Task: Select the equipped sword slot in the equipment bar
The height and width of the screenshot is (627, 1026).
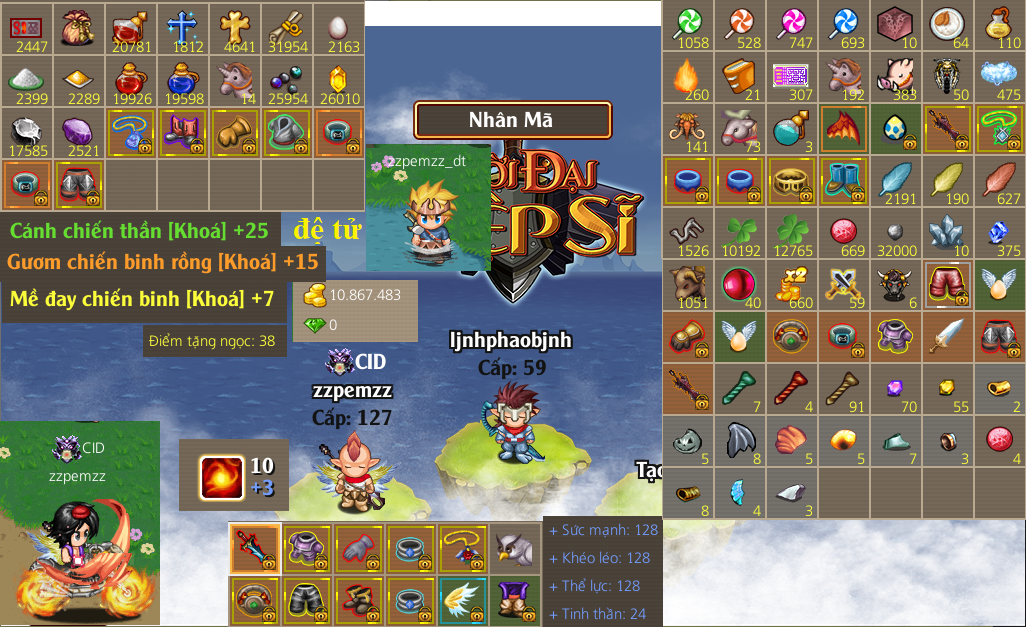Action: [255, 548]
